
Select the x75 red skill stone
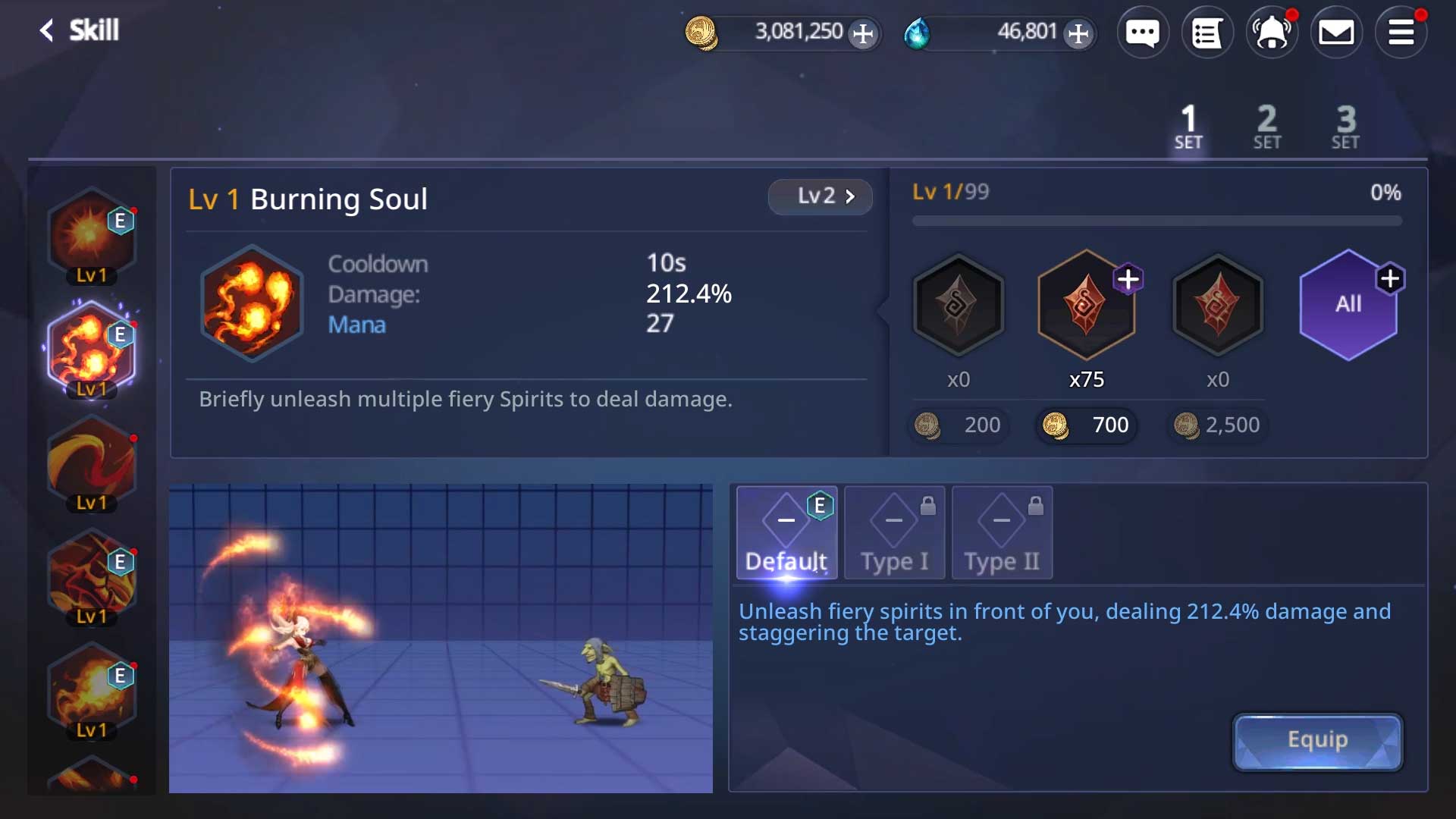1086,305
